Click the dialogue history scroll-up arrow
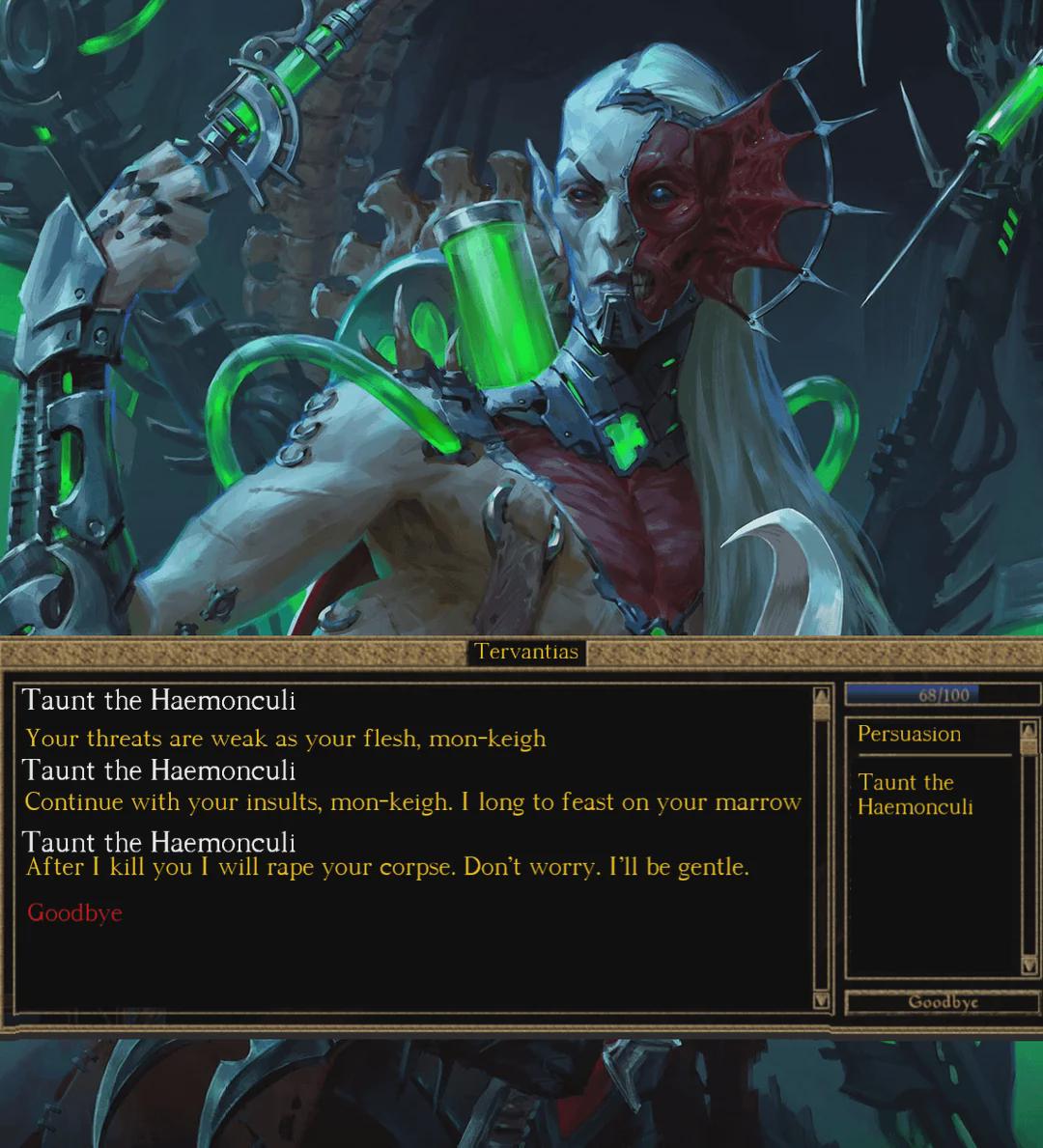The width and height of the screenshot is (1043, 1148). (822, 695)
